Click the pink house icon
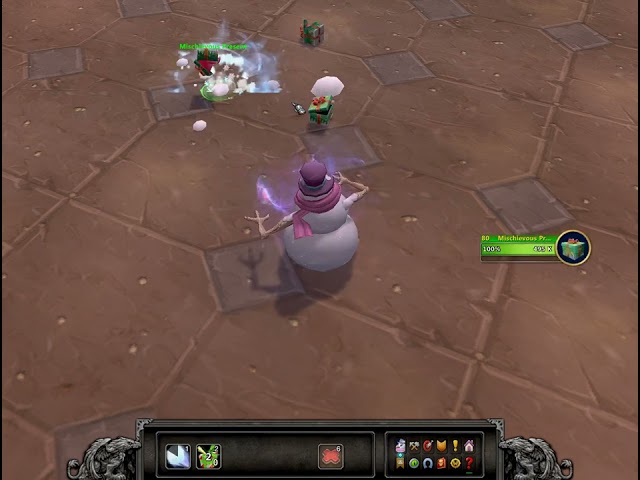 pyautogui.click(x=469, y=446)
